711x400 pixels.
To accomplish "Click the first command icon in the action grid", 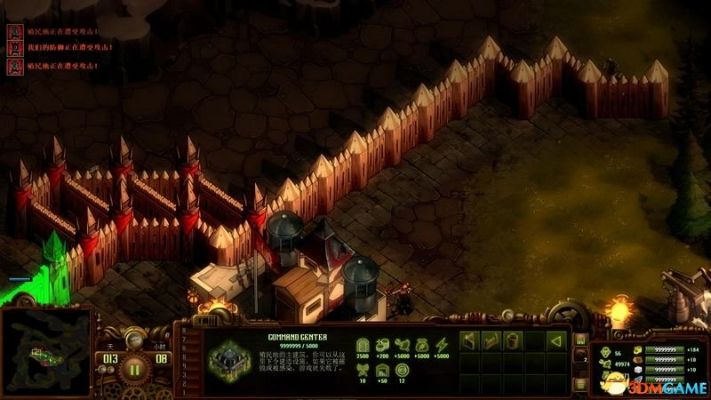I will tap(470, 341).
